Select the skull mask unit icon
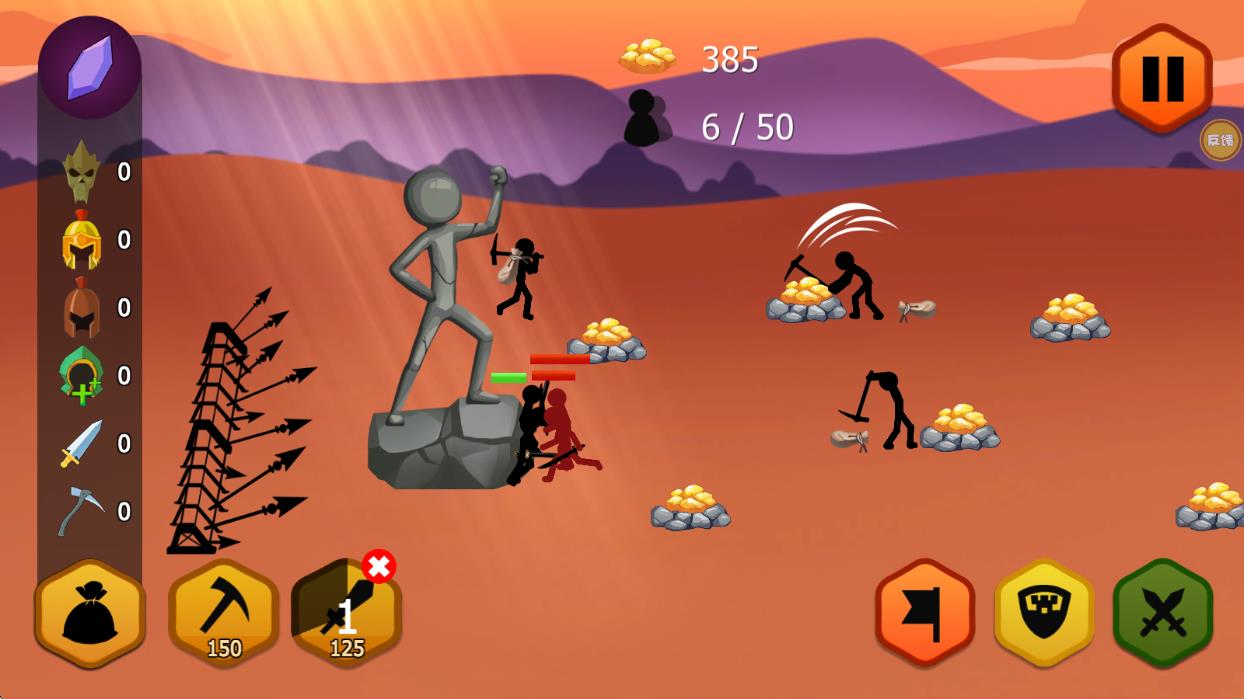This screenshot has width=1244, height=699. (82, 172)
